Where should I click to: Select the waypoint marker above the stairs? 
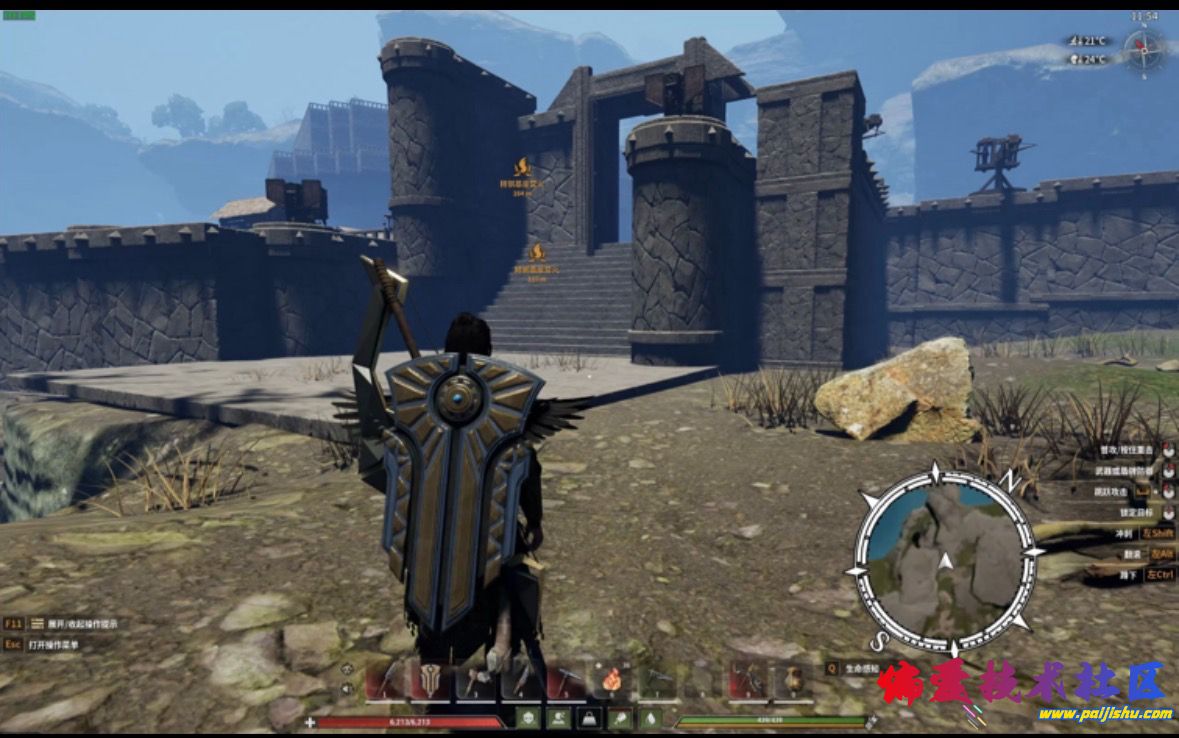536,253
